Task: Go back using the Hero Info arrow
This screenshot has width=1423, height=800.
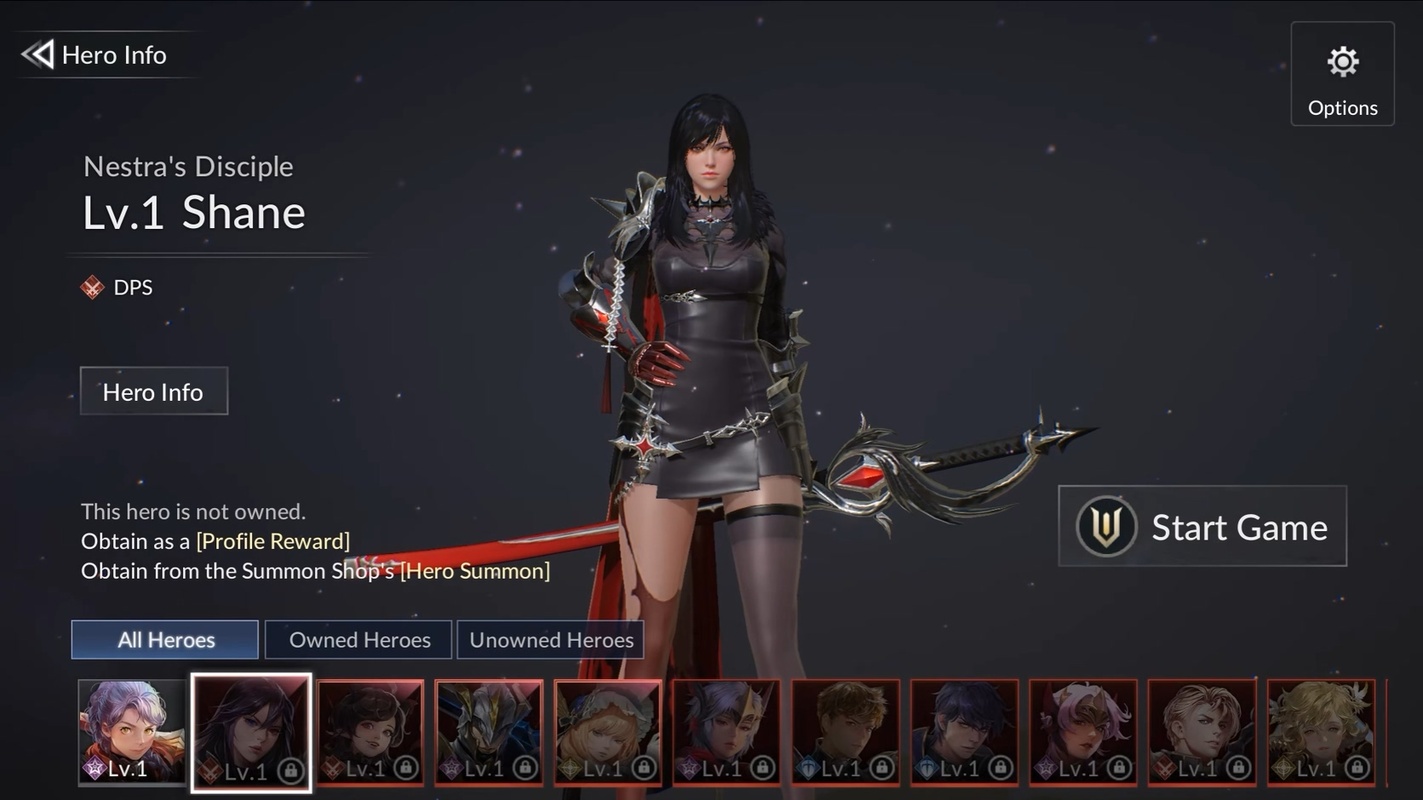Action: tap(38, 54)
